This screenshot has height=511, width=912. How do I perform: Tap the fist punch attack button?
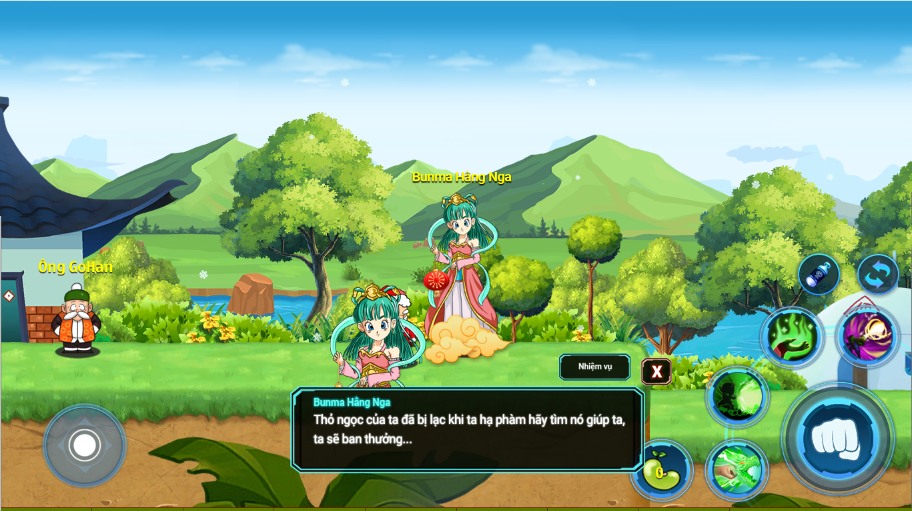pos(836,438)
